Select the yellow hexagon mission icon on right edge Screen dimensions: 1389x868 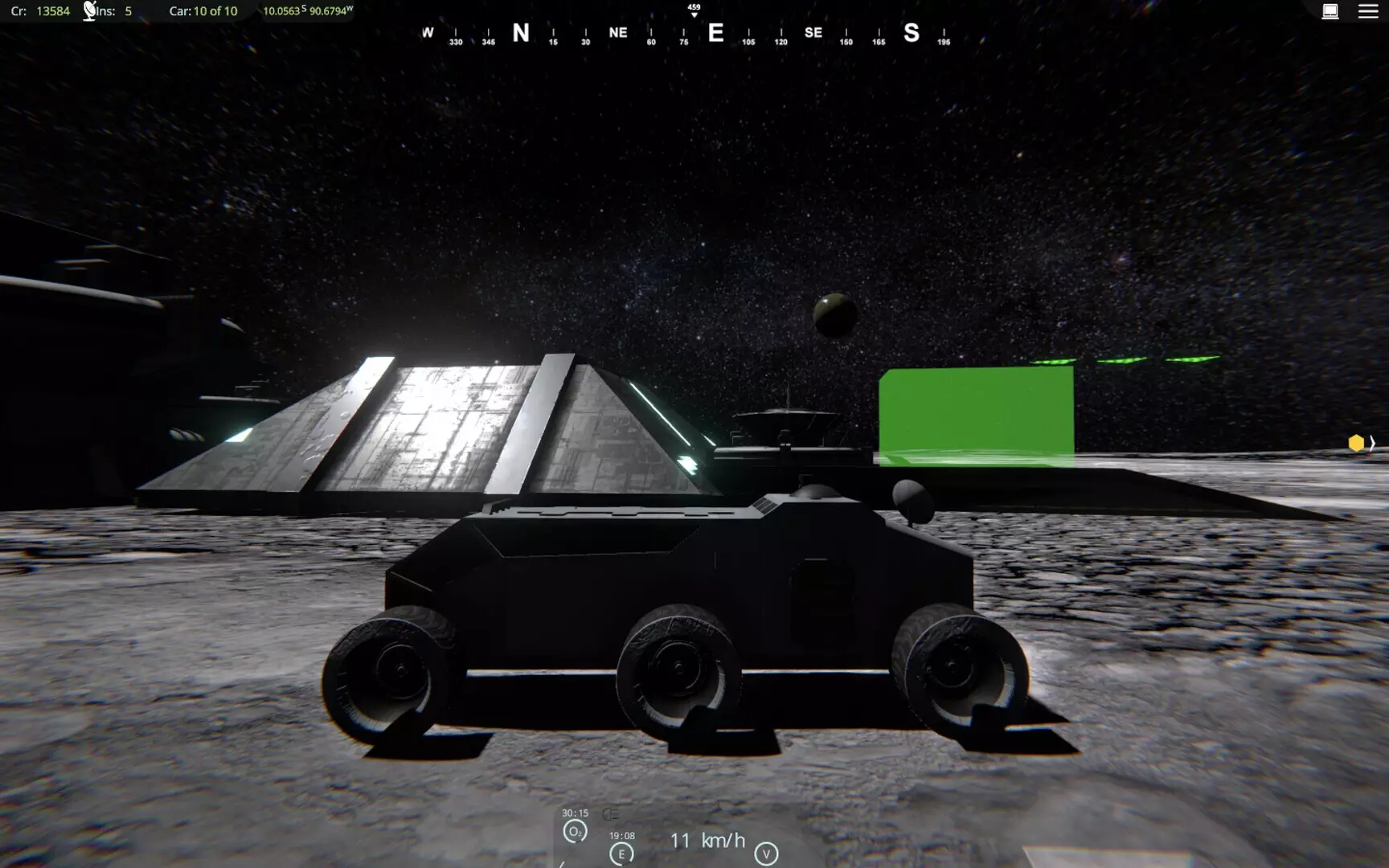click(x=1355, y=443)
